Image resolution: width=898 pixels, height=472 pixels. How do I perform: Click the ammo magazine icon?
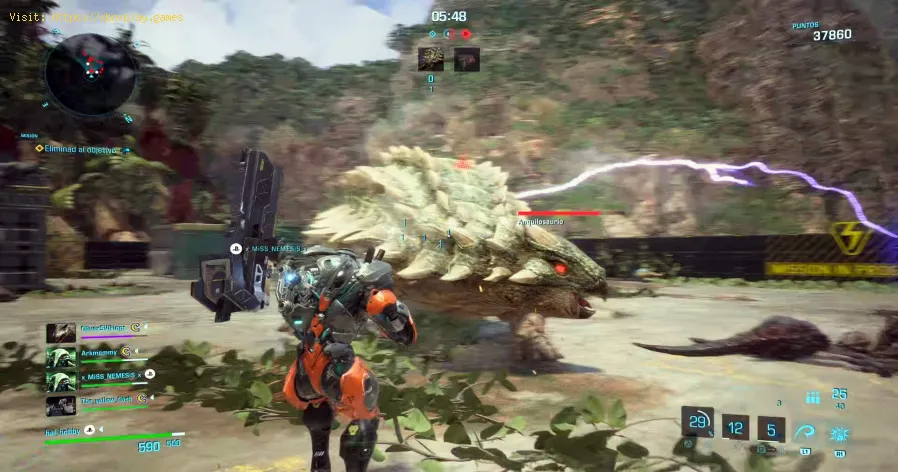coord(812,397)
